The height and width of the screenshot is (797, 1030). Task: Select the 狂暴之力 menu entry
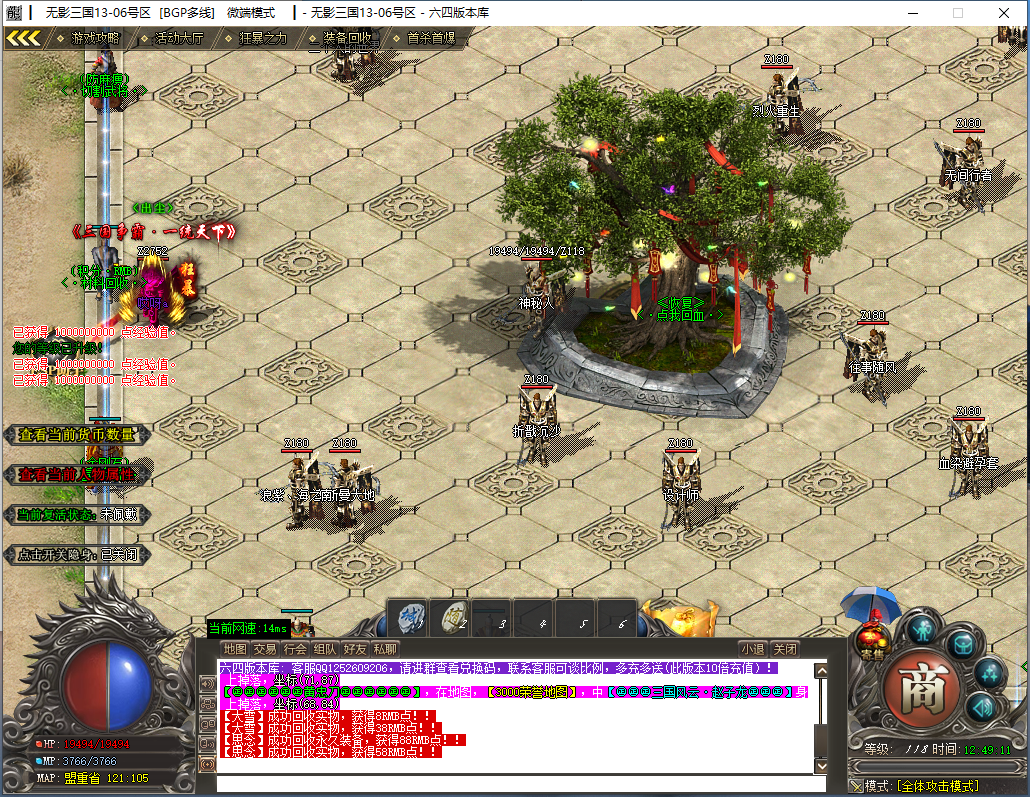coord(262,38)
